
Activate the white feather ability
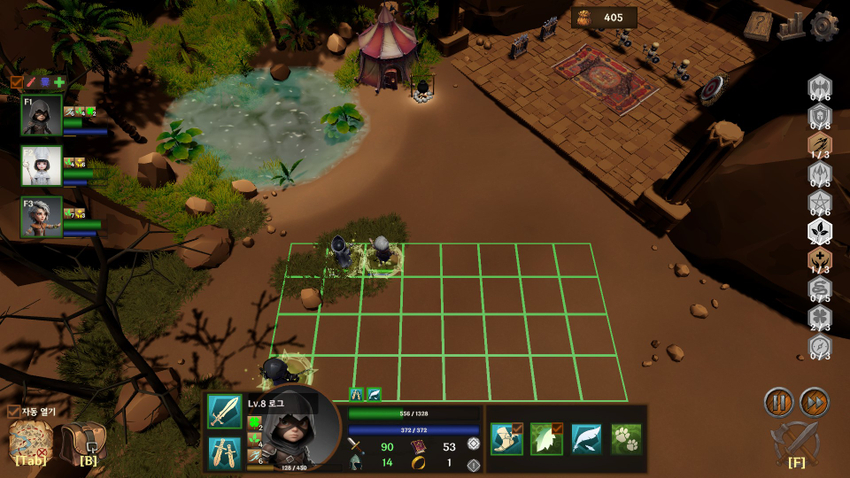coord(586,438)
